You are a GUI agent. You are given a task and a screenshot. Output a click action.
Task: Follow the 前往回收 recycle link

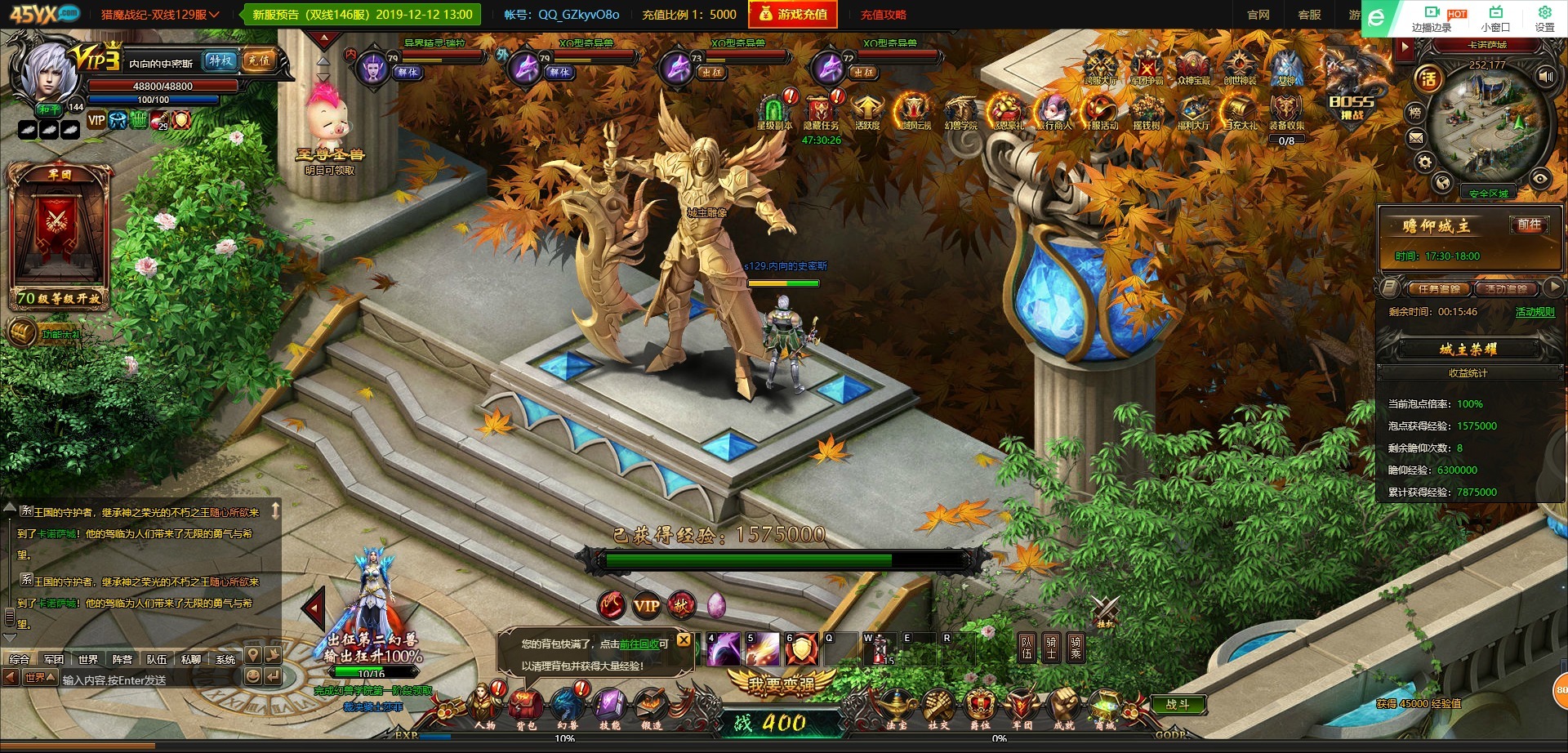(639, 644)
